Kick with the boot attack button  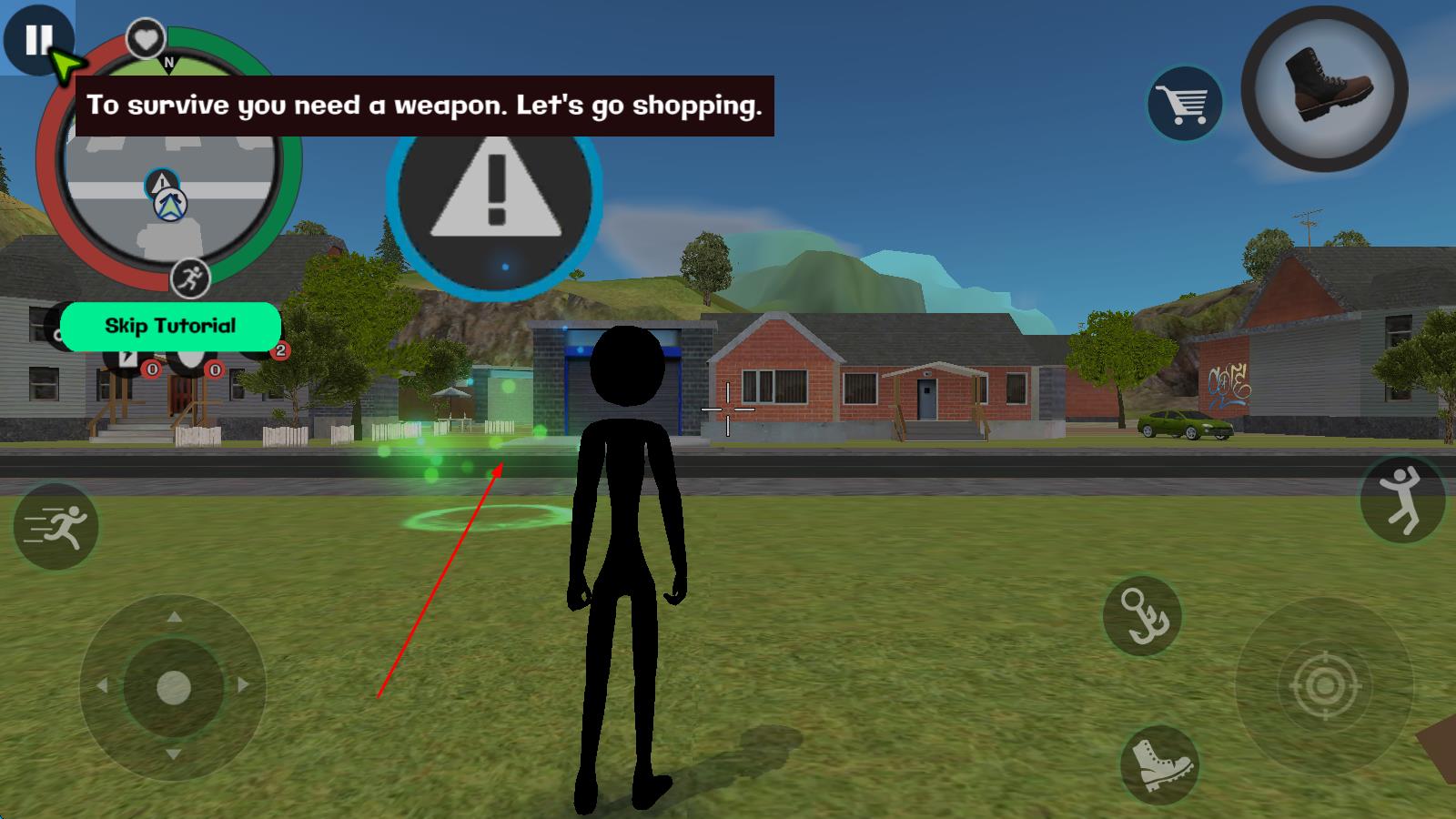coord(1158,764)
